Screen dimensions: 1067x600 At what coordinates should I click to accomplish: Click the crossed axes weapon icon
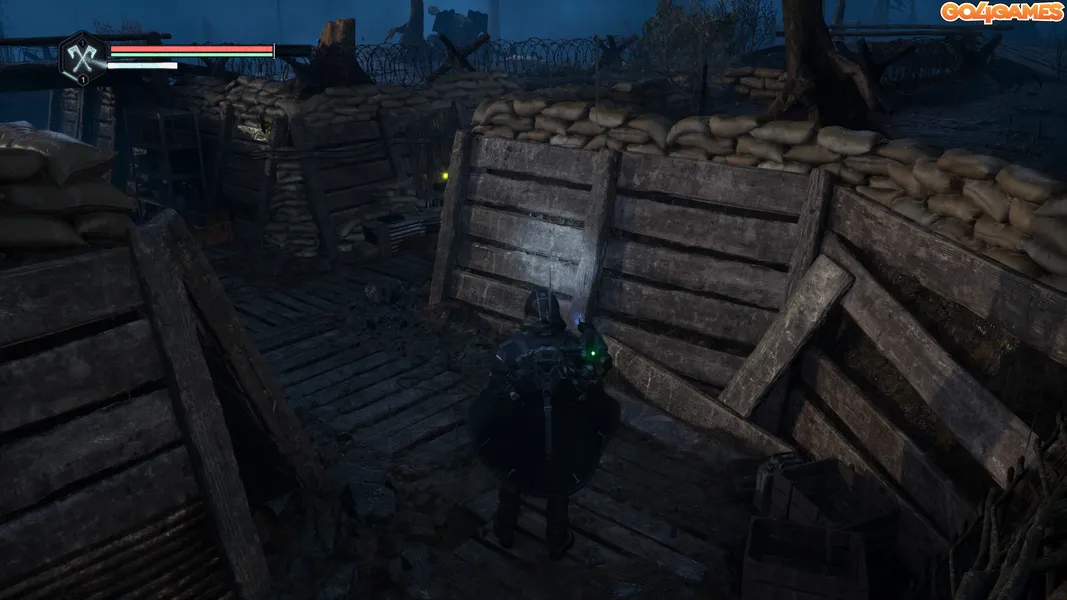83,54
